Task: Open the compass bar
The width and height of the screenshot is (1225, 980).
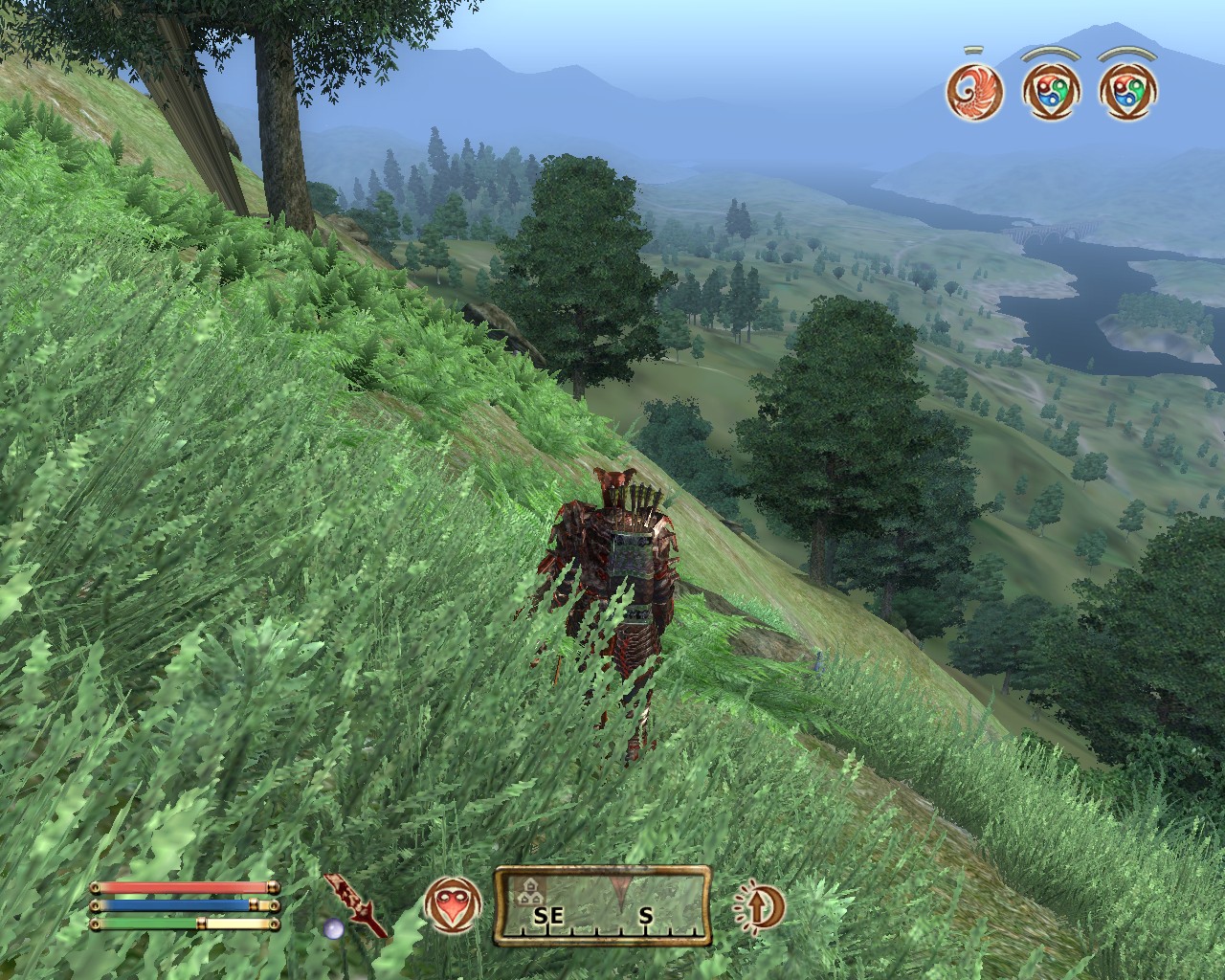Action: pos(603,904)
